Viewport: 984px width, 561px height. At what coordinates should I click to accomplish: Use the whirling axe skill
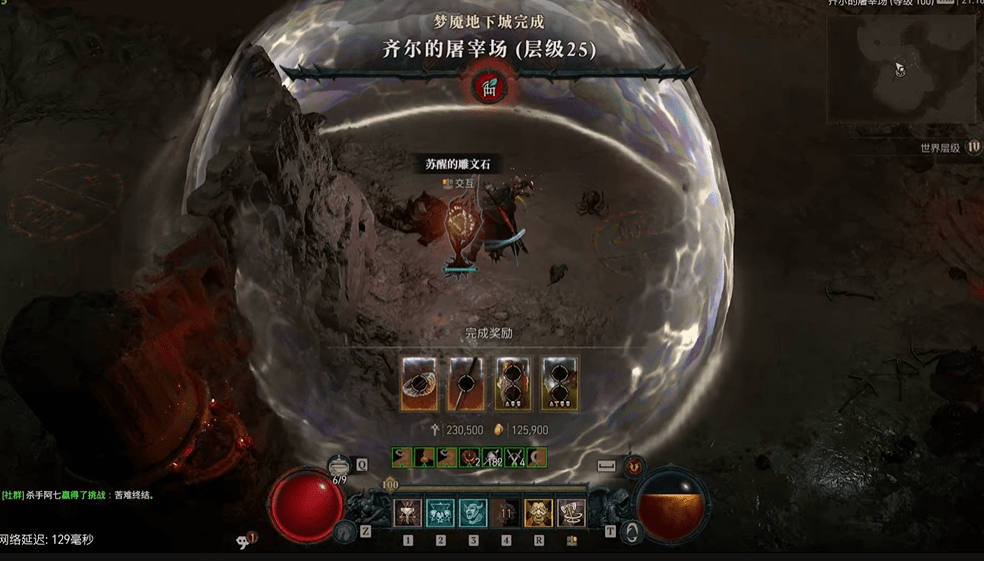pos(571,513)
